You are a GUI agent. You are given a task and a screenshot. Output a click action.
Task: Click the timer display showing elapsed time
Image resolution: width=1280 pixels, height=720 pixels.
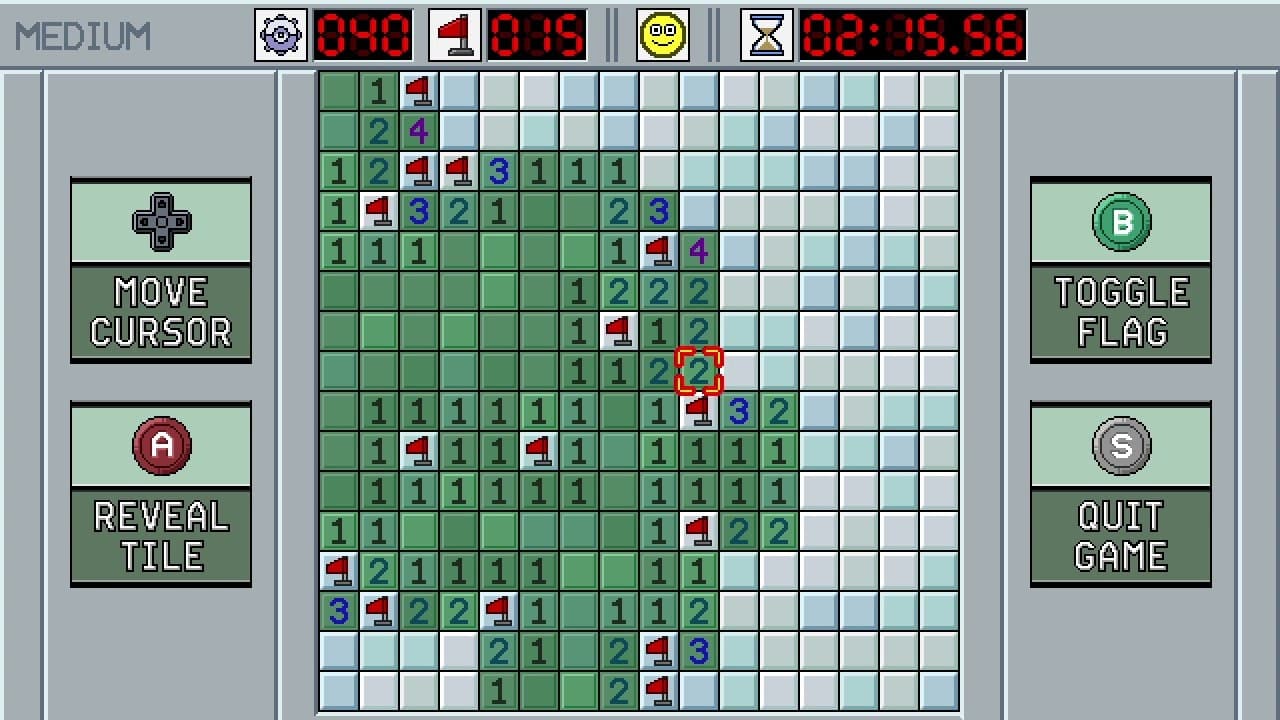[912, 33]
